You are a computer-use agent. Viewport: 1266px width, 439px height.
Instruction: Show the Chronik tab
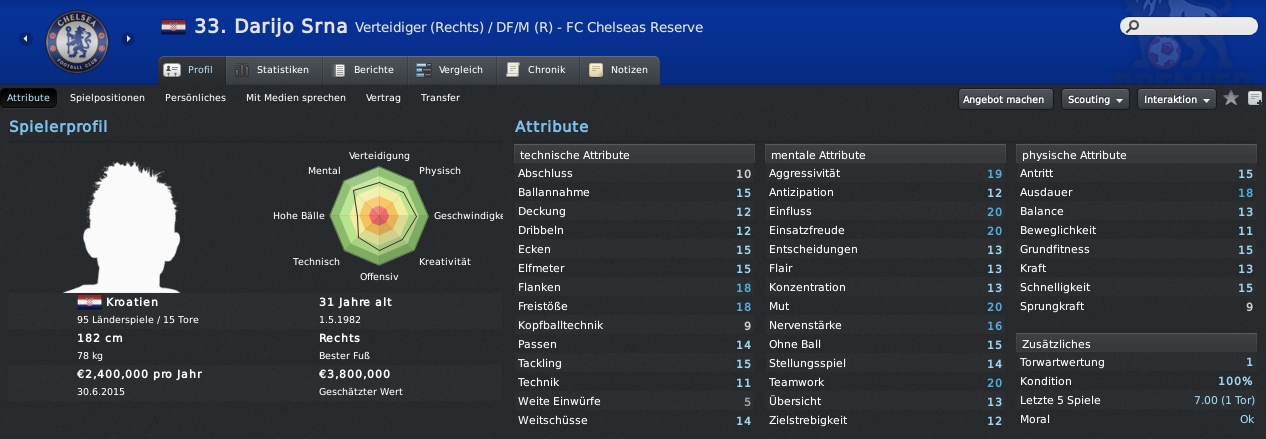point(537,70)
